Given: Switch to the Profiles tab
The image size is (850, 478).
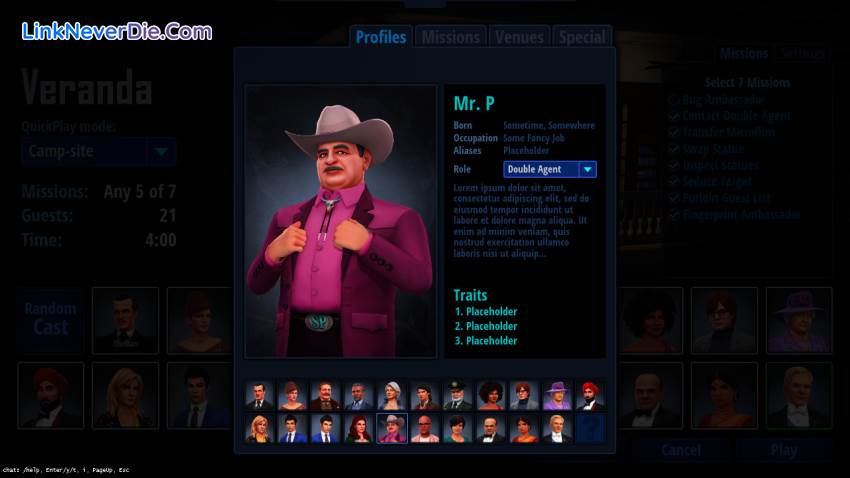Looking at the screenshot, I should click(381, 37).
